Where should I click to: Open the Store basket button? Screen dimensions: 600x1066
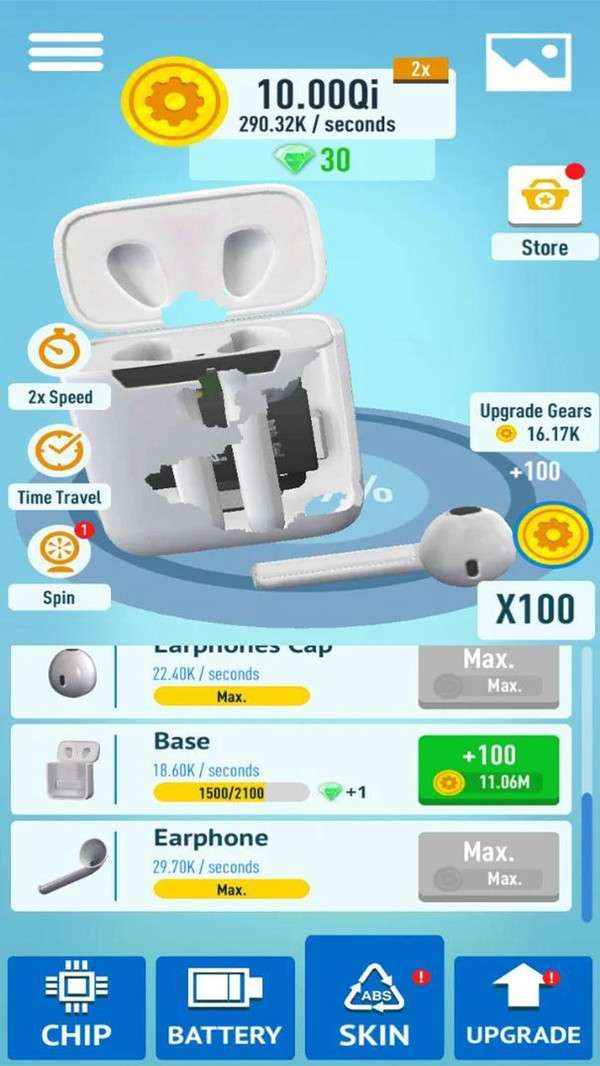[544, 198]
